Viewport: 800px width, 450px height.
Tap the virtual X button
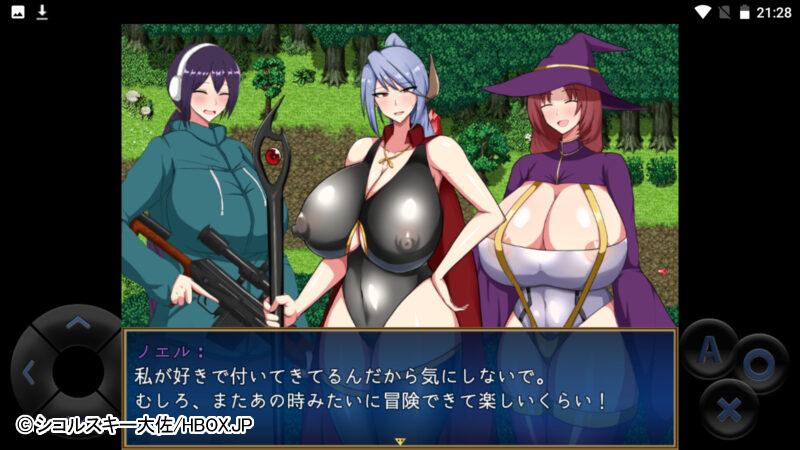pos(731,409)
